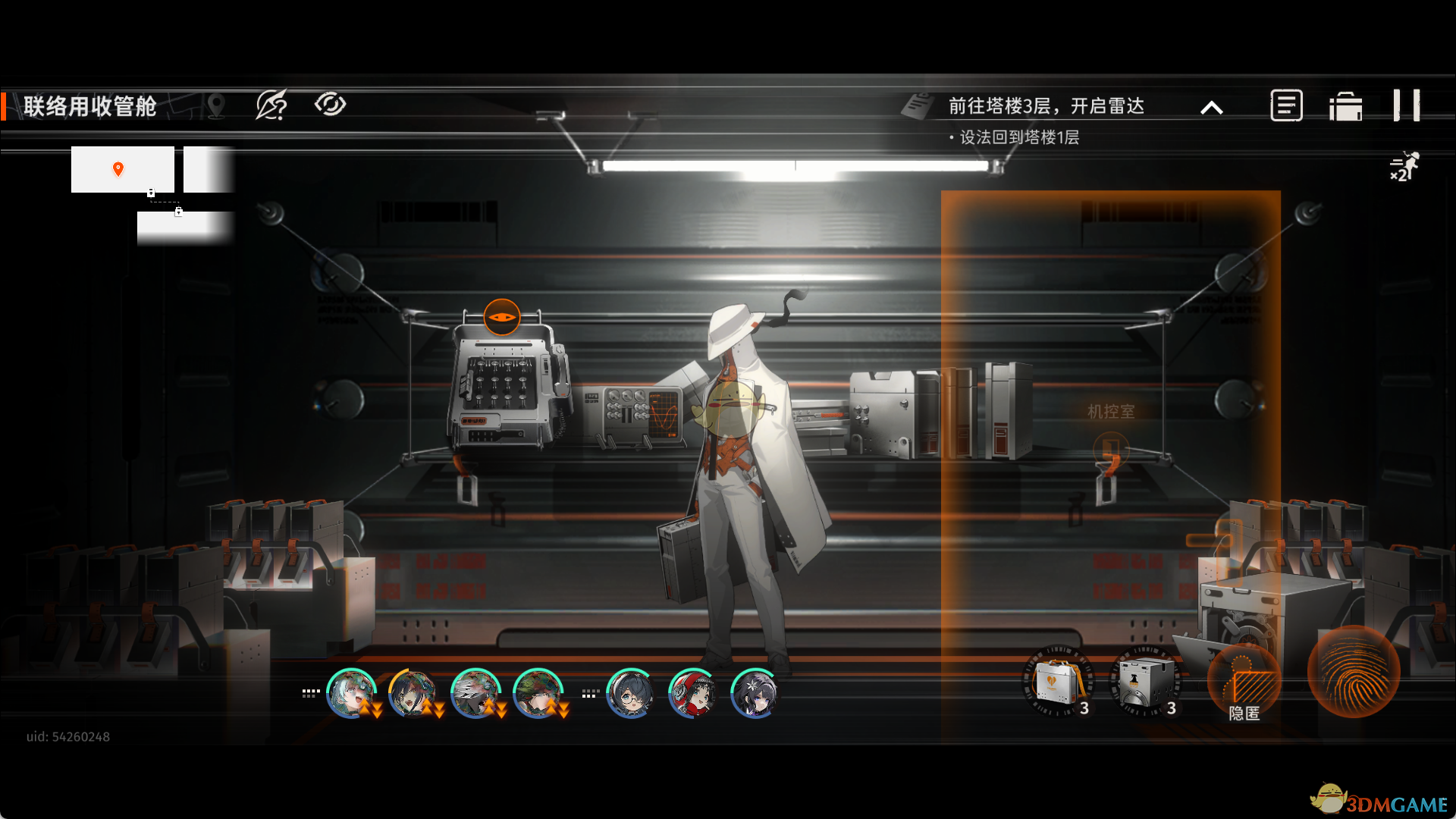
Task: Use the white supply bag item
Action: click(x=1058, y=682)
